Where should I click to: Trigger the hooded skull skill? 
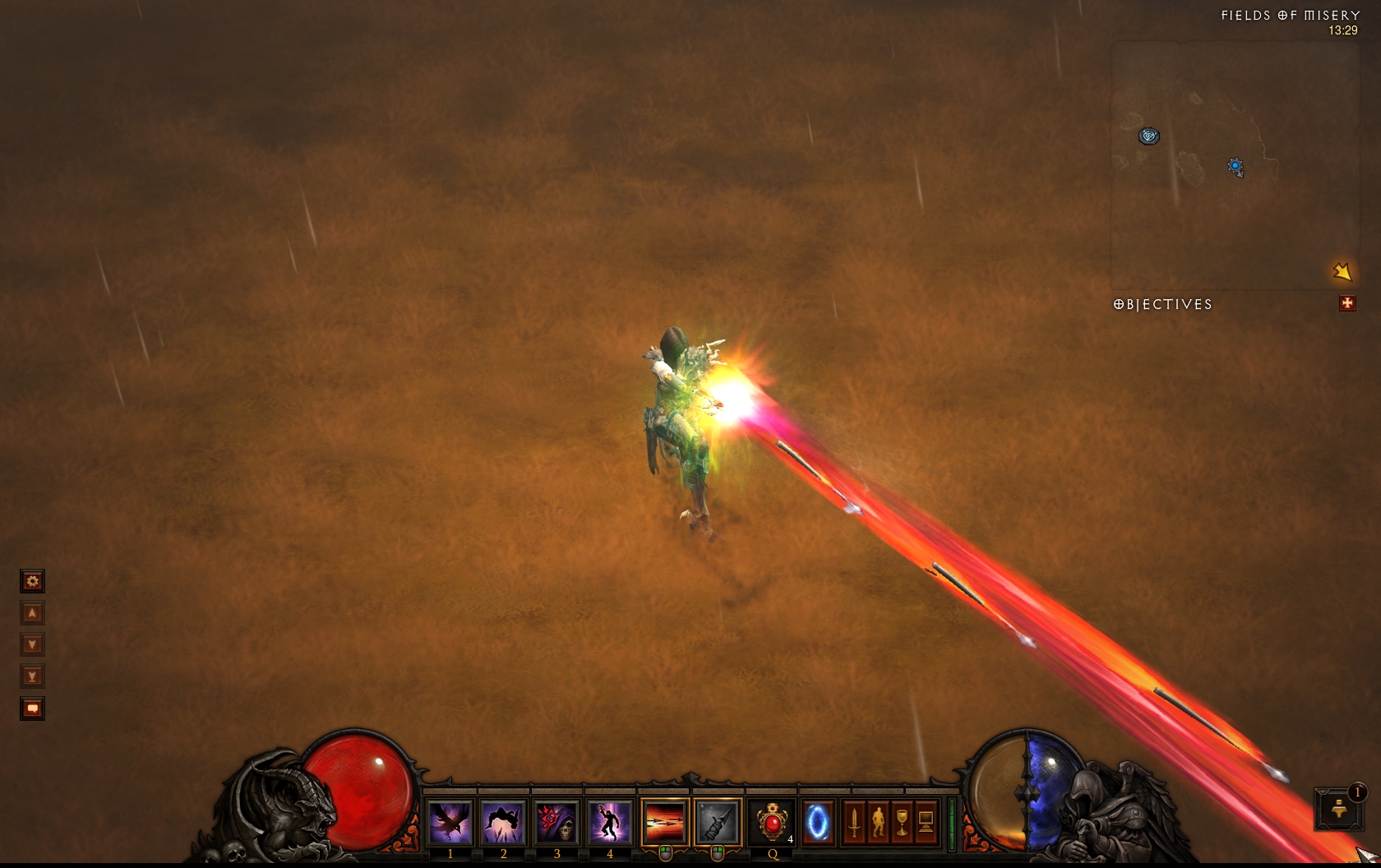point(557,822)
